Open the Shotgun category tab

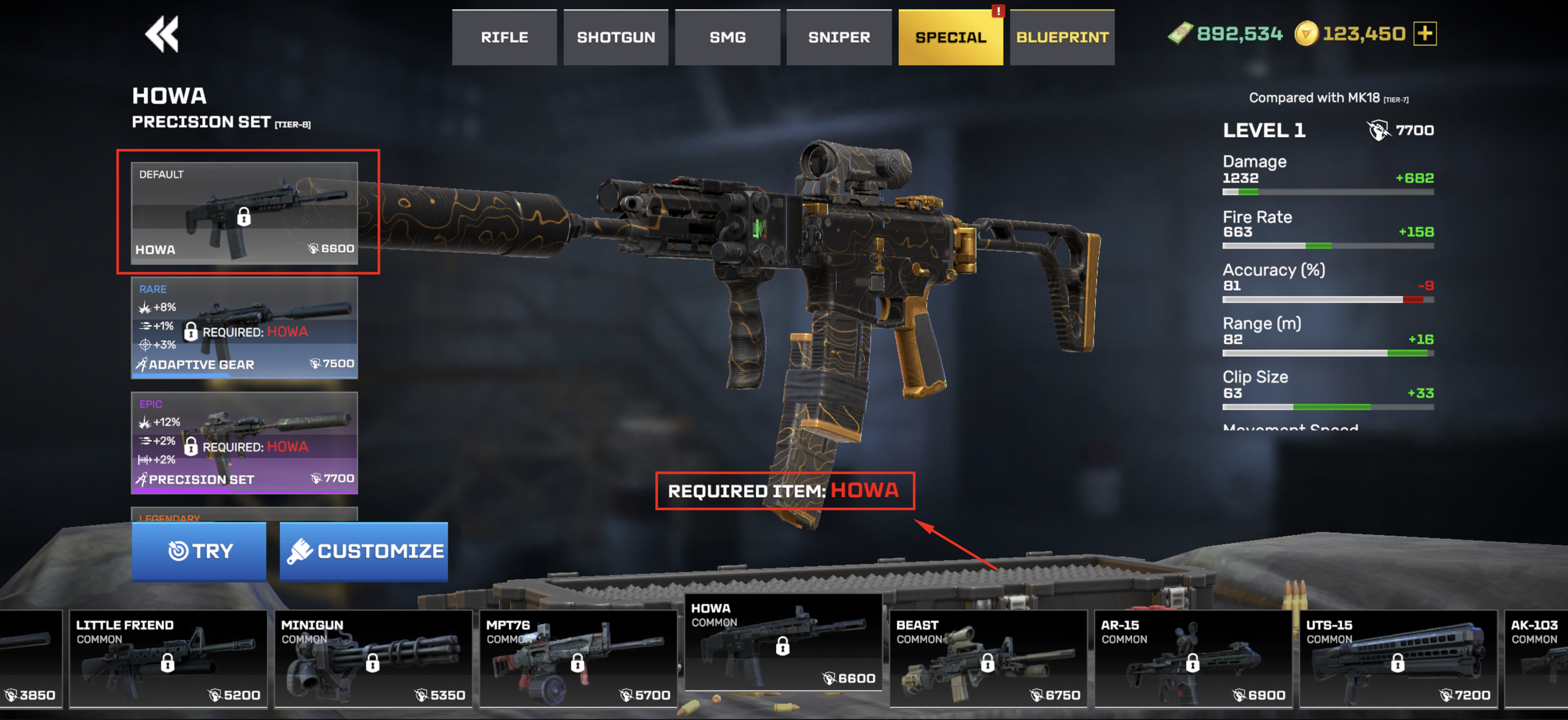click(616, 38)
